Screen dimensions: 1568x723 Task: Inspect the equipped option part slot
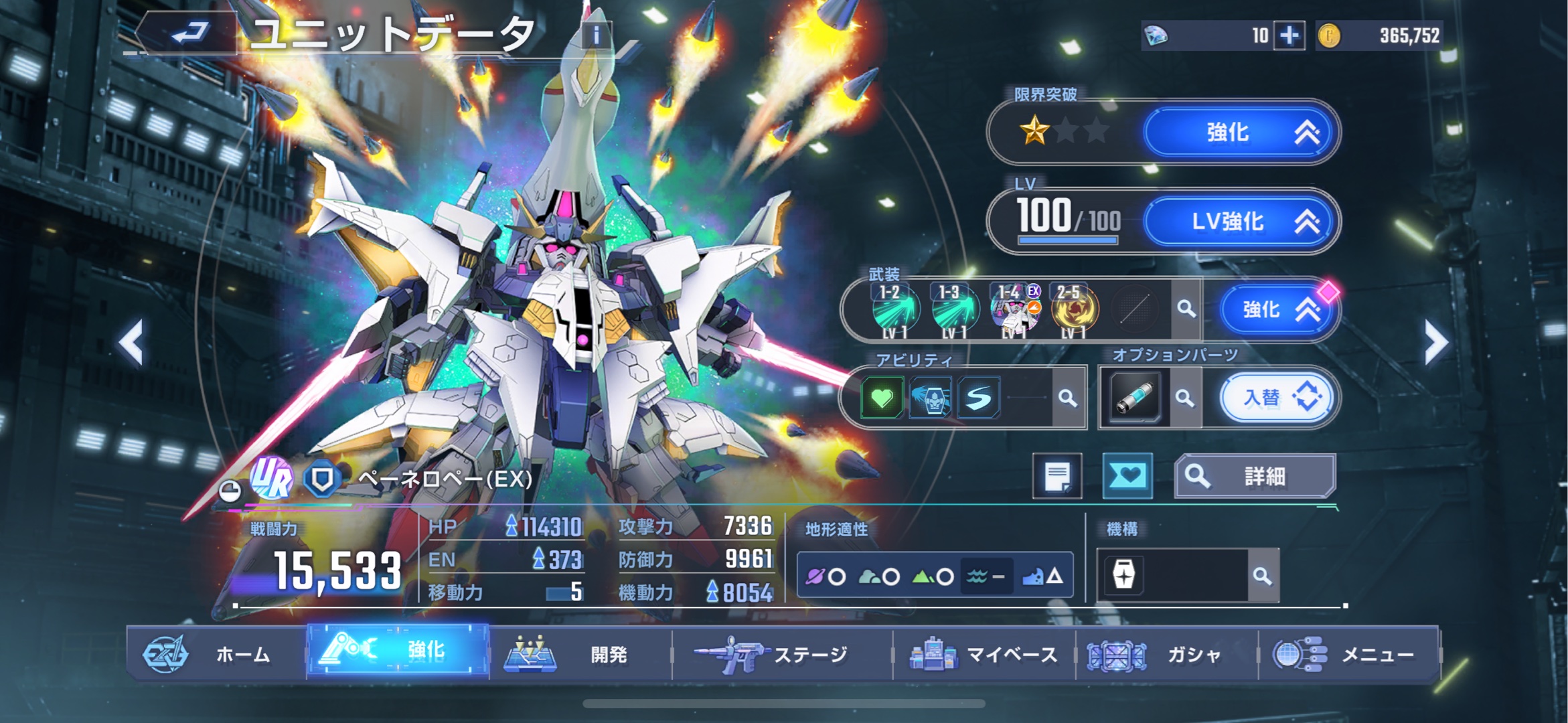[1135, 398]
